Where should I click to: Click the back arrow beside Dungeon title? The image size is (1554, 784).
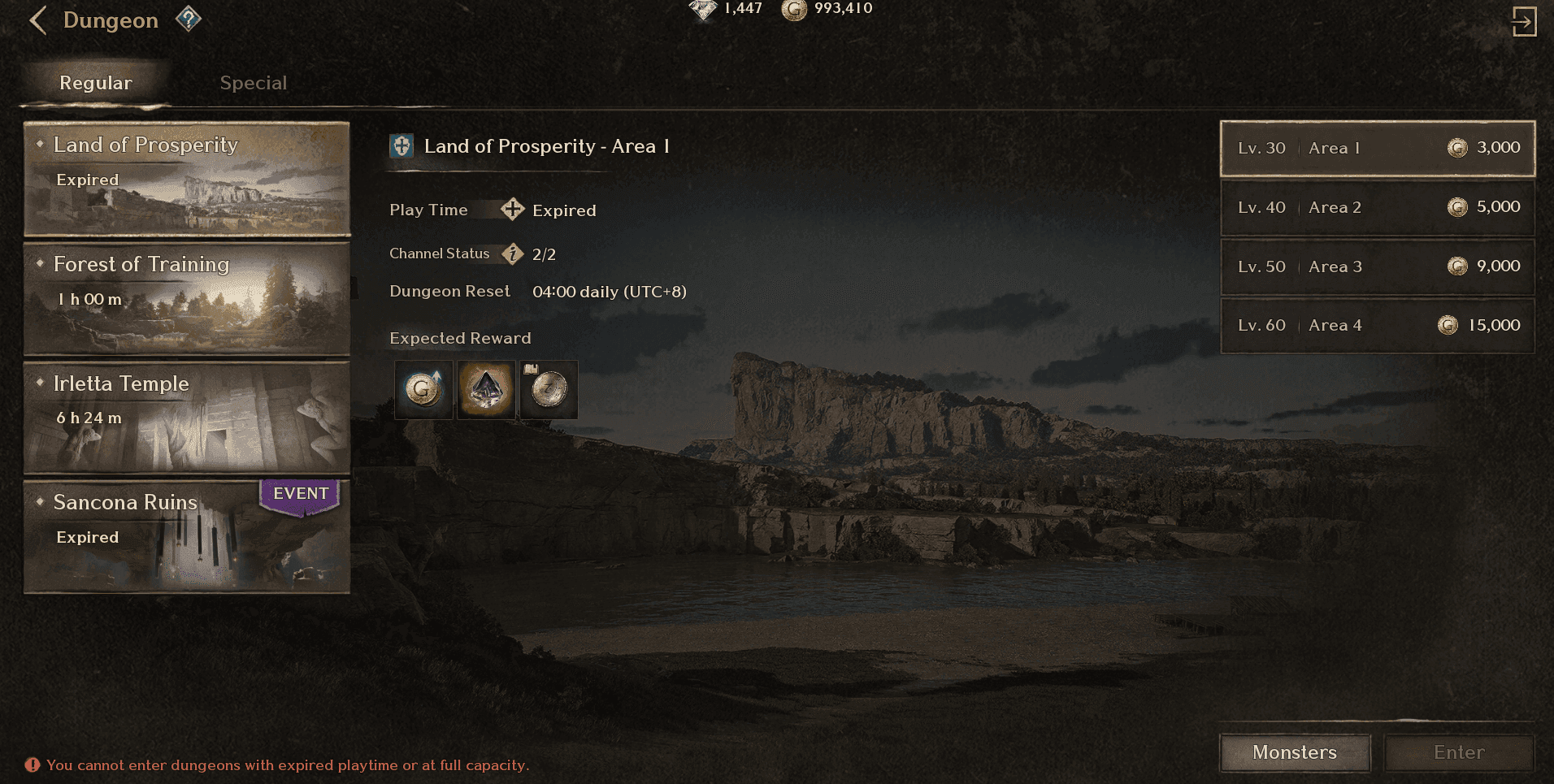pos(37,19)
